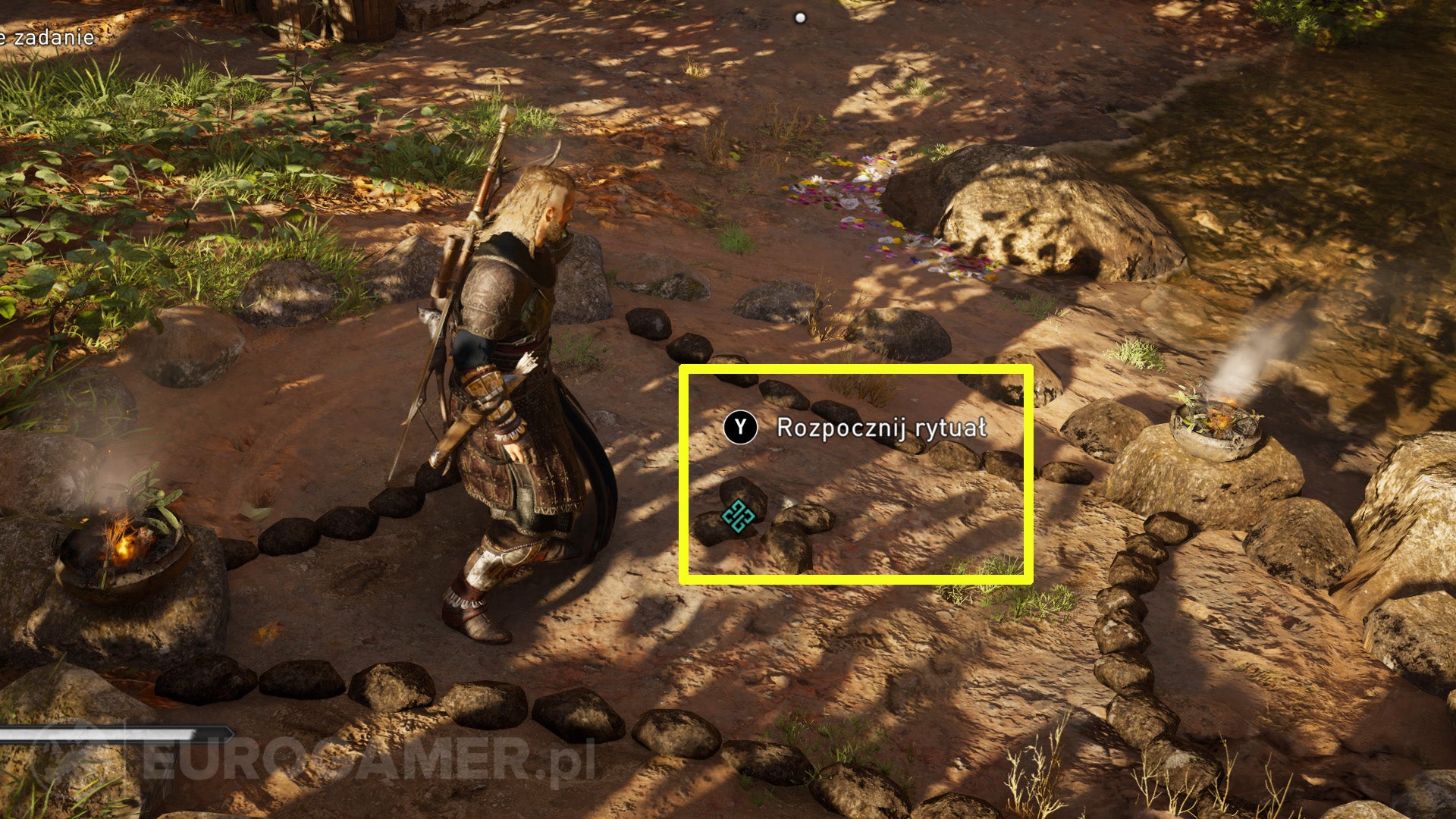1456x819 pixels.
Task: Click the white aiming dot reticle
Action: pyautogui.click(x=800, y=18)
